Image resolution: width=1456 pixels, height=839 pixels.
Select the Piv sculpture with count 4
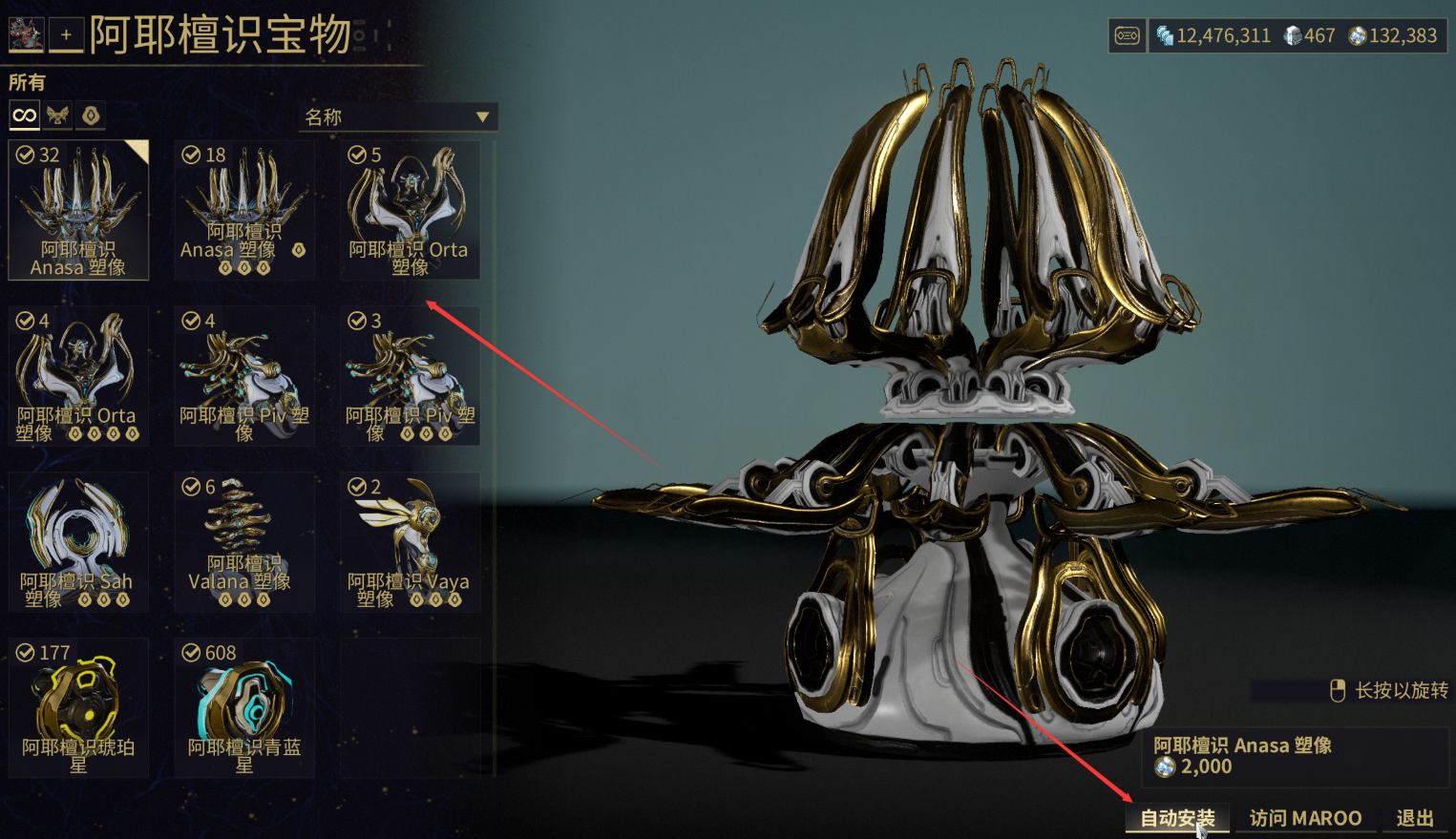pyautogui.click(x=243, y=376)
